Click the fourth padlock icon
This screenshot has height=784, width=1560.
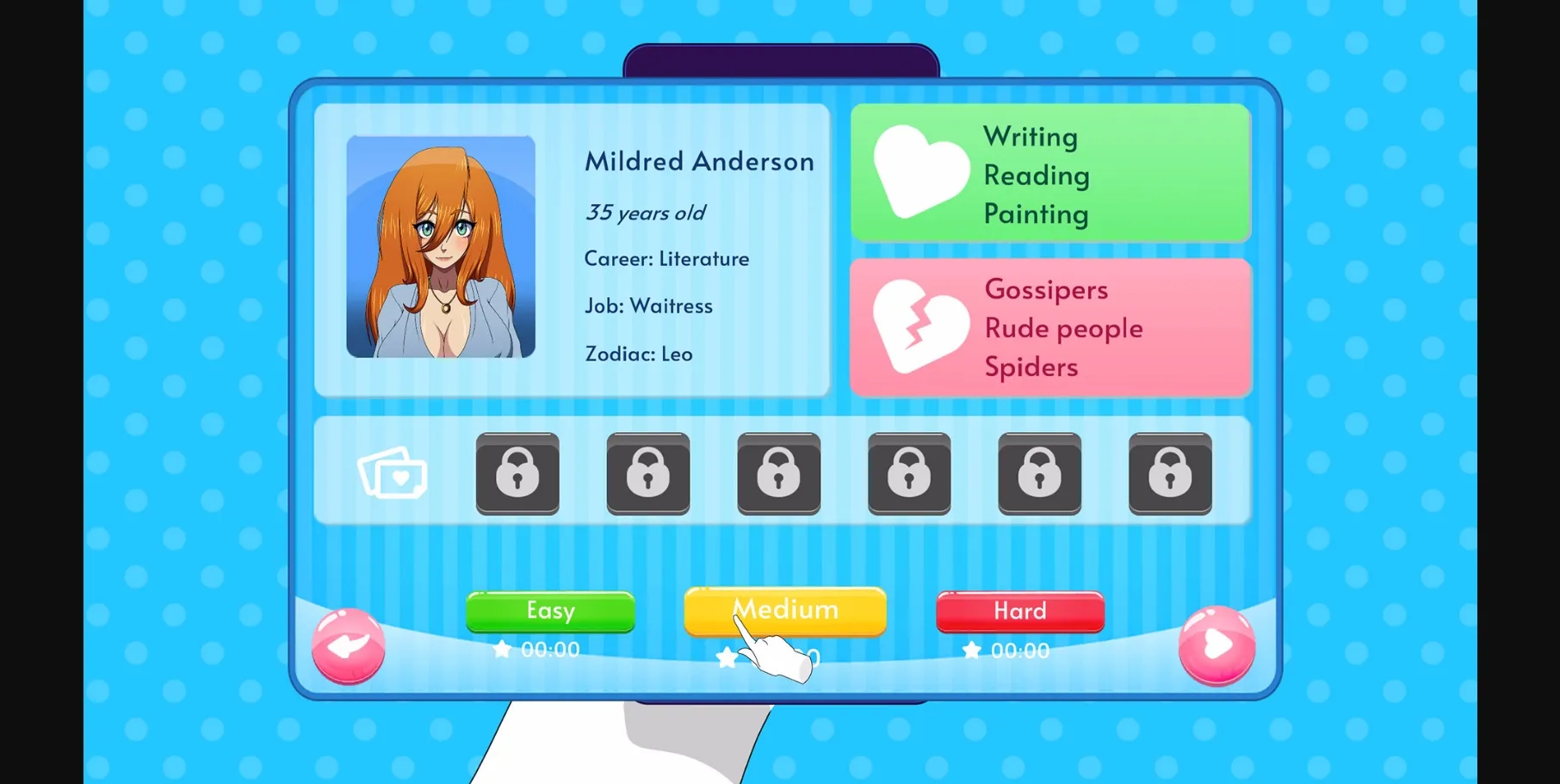coord(909,474)
